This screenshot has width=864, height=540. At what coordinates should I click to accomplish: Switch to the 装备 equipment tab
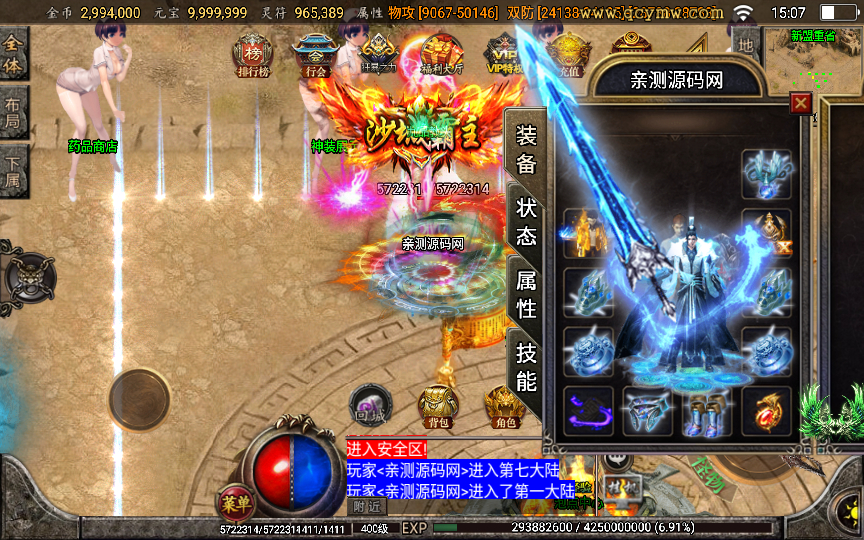click(x=526, y=150)
